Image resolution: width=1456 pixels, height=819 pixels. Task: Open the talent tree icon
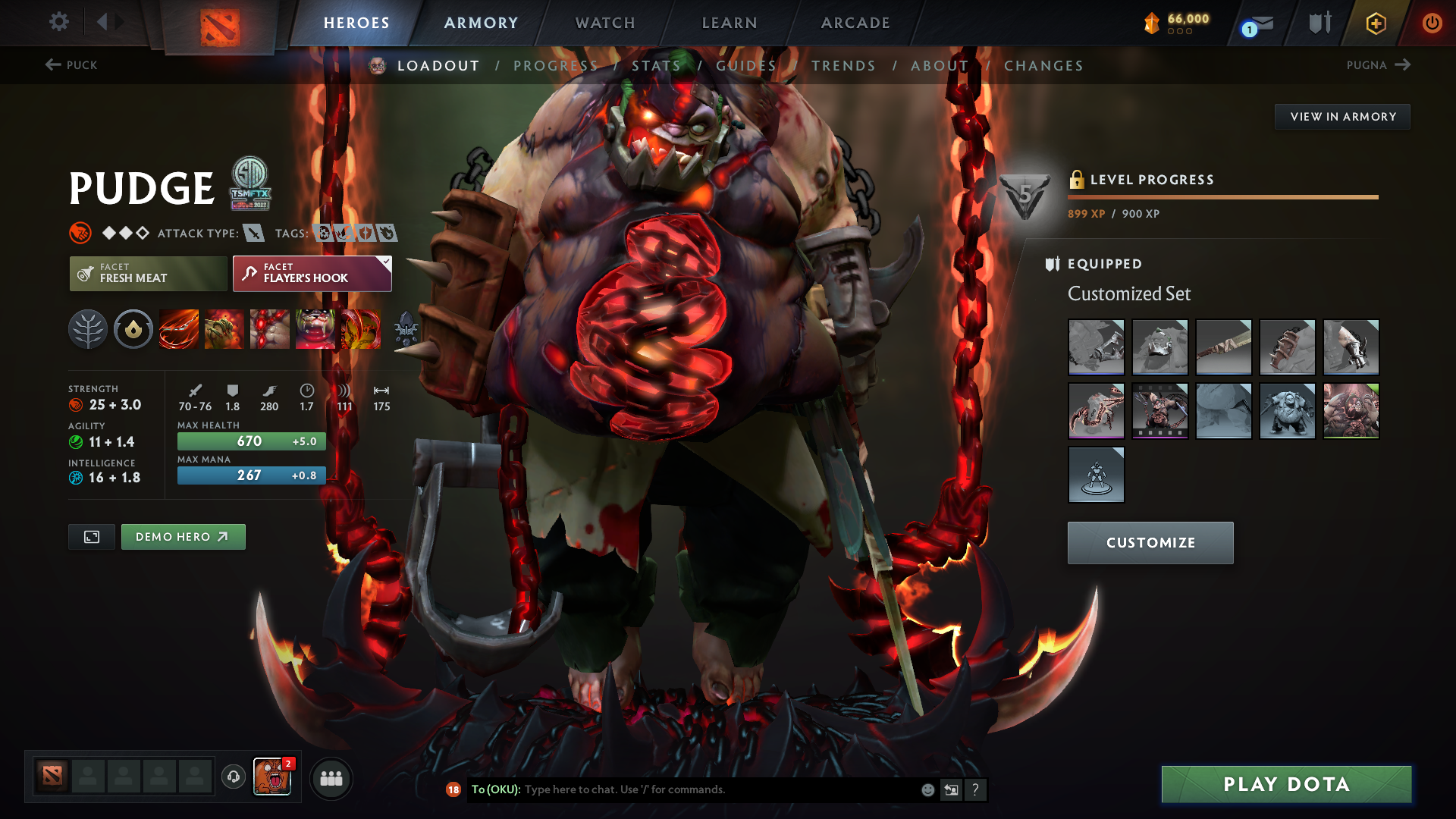click(88, 329)
